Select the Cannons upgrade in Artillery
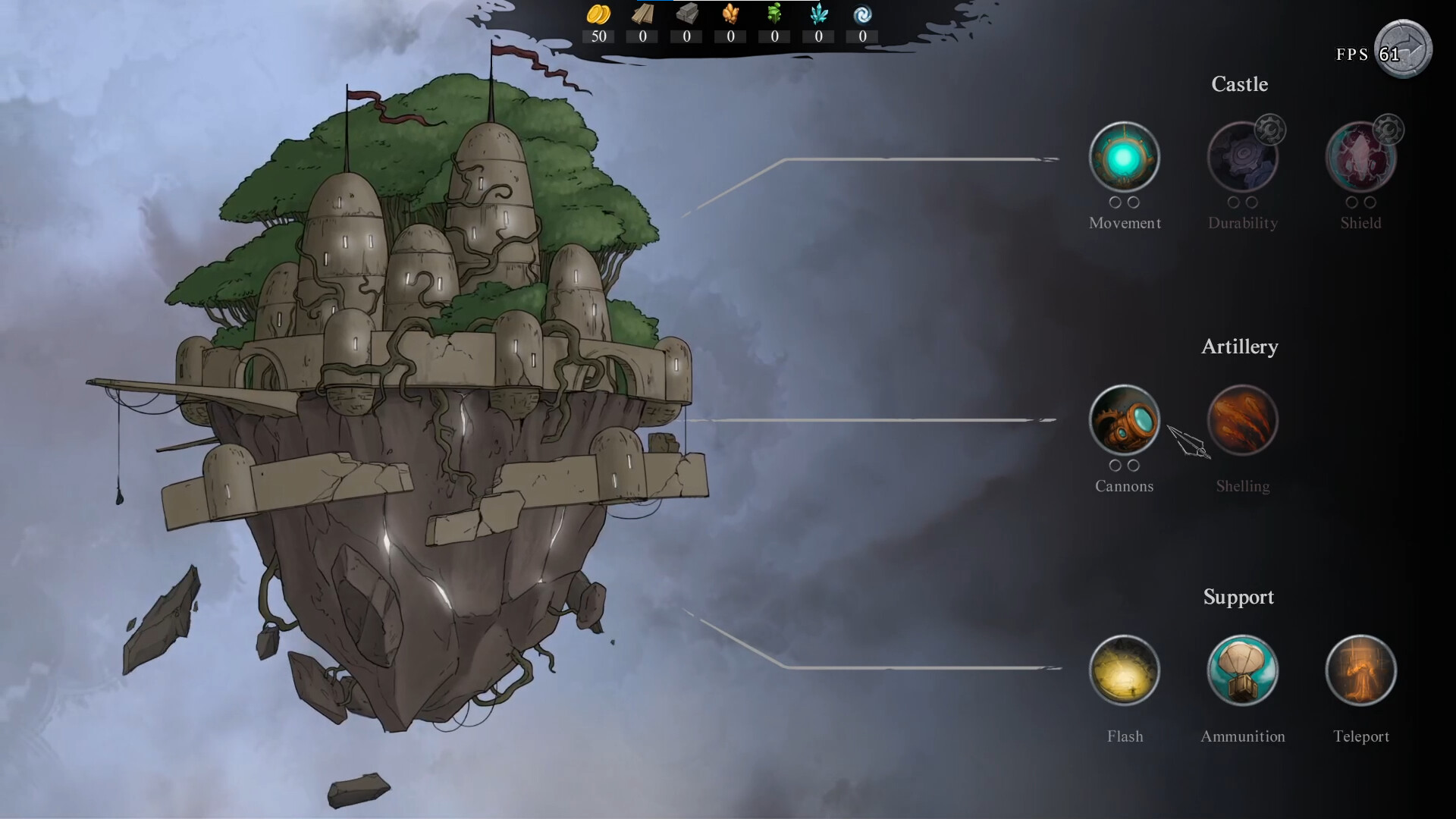This screenshot has width=1456, height=819. pos(1125,419)
